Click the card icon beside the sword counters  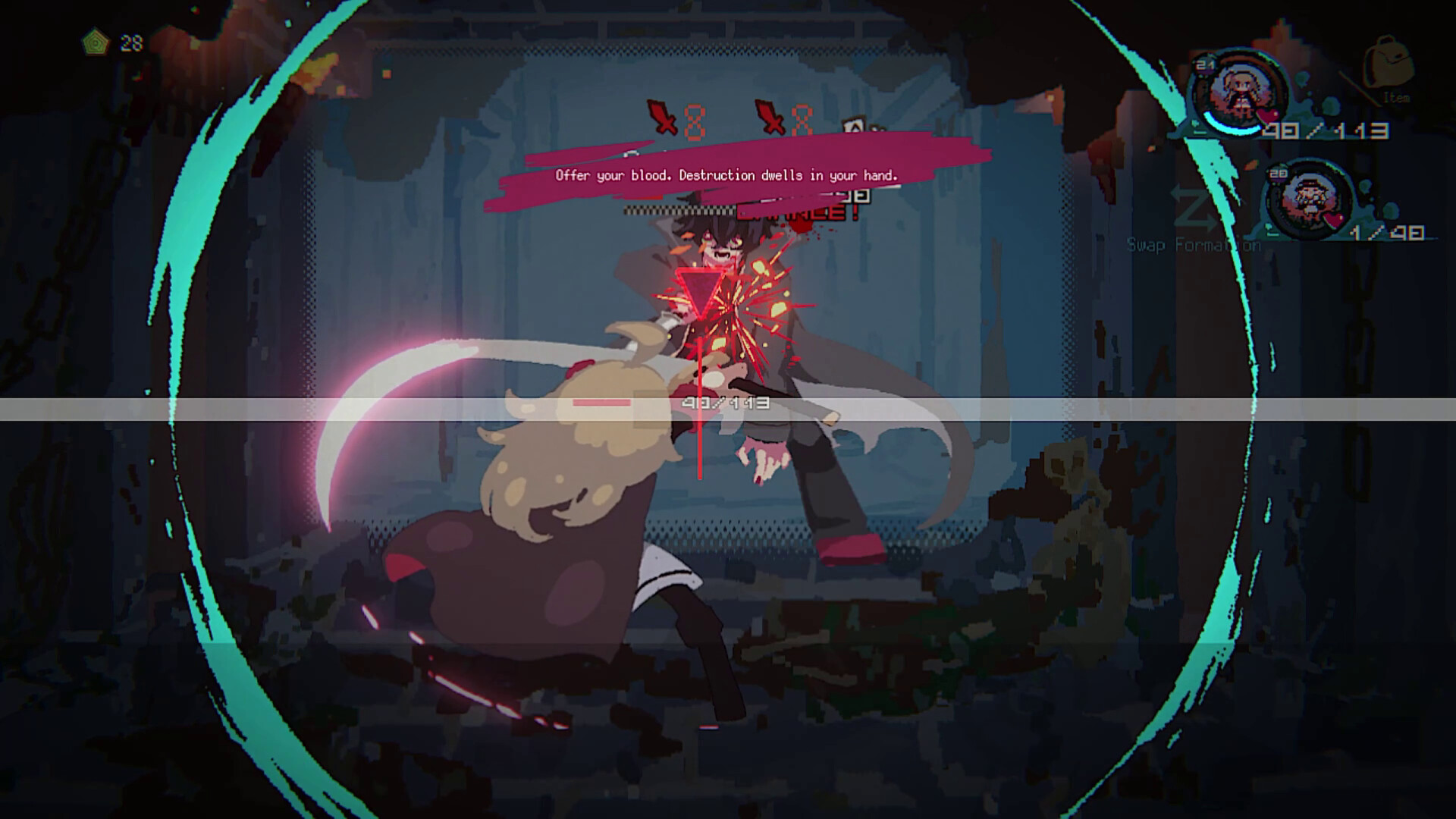coord(855,126)
